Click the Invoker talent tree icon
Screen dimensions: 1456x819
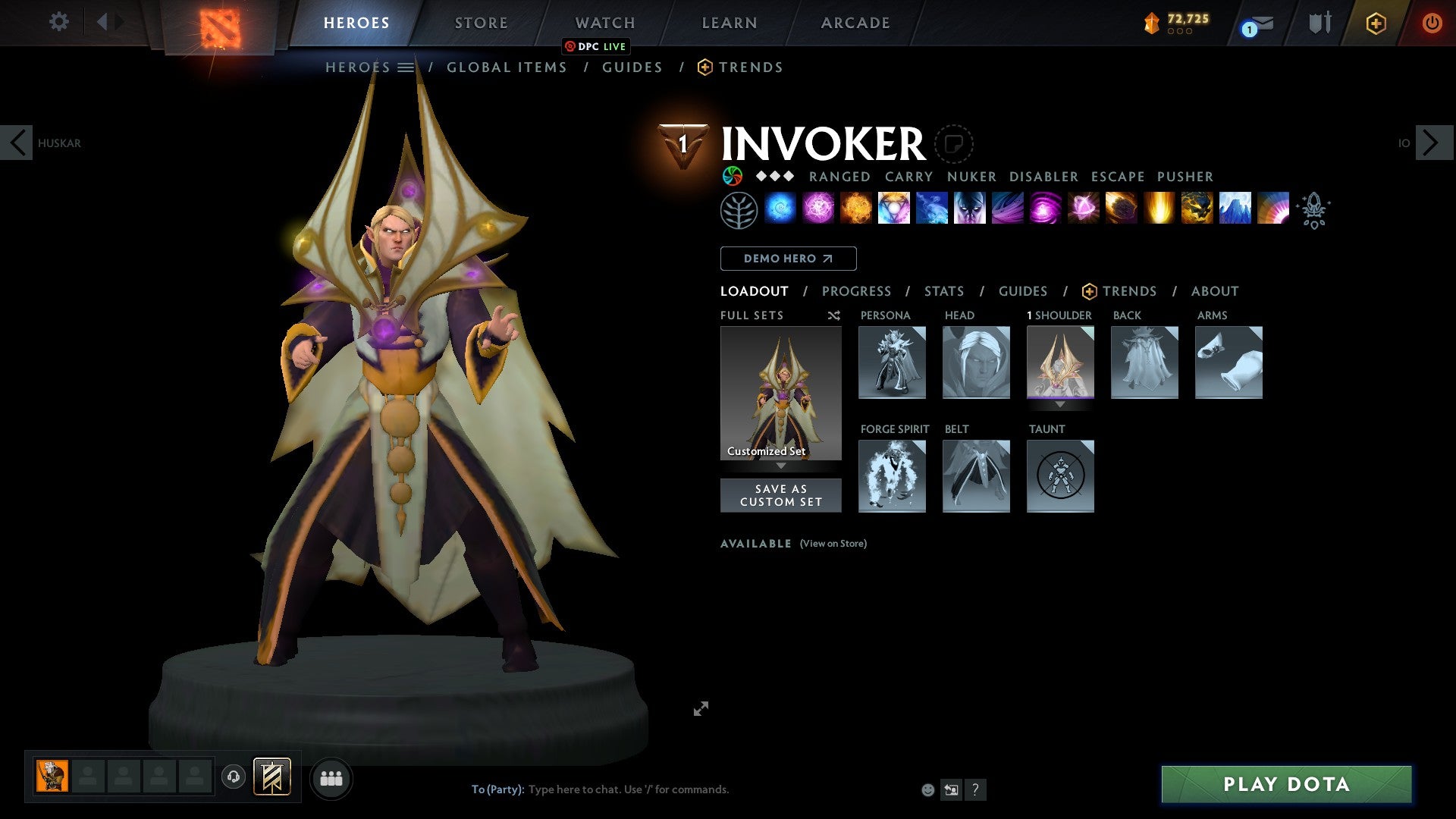click(x=740, y=209)
